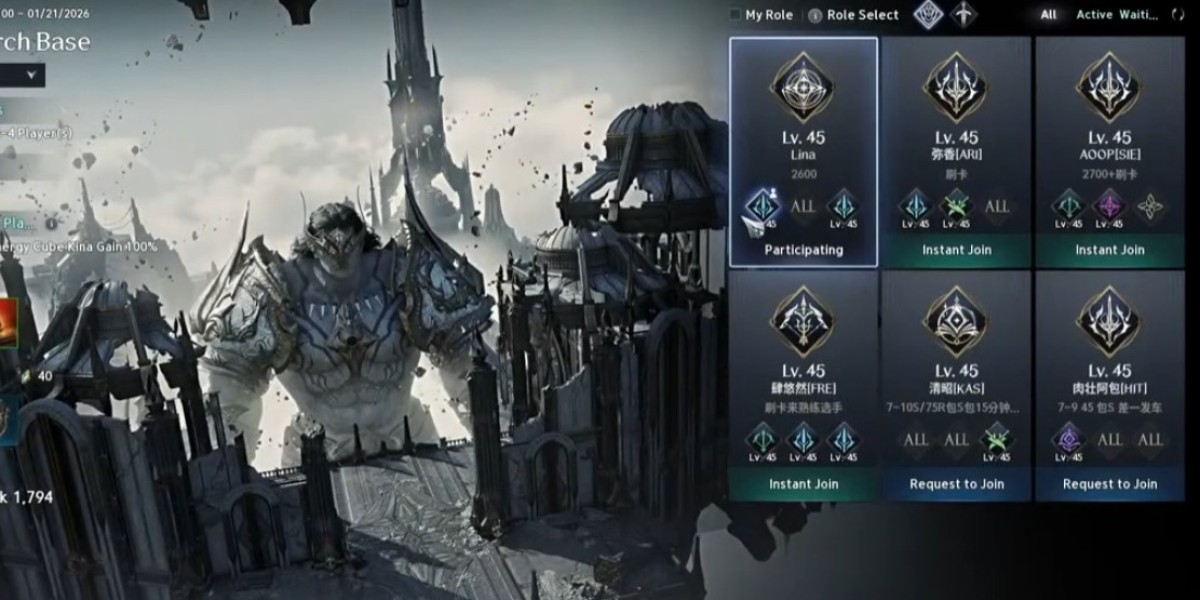Screen dimensions: 1200x600
Task: Switch to the All party filter
Action: (1048, 15)
